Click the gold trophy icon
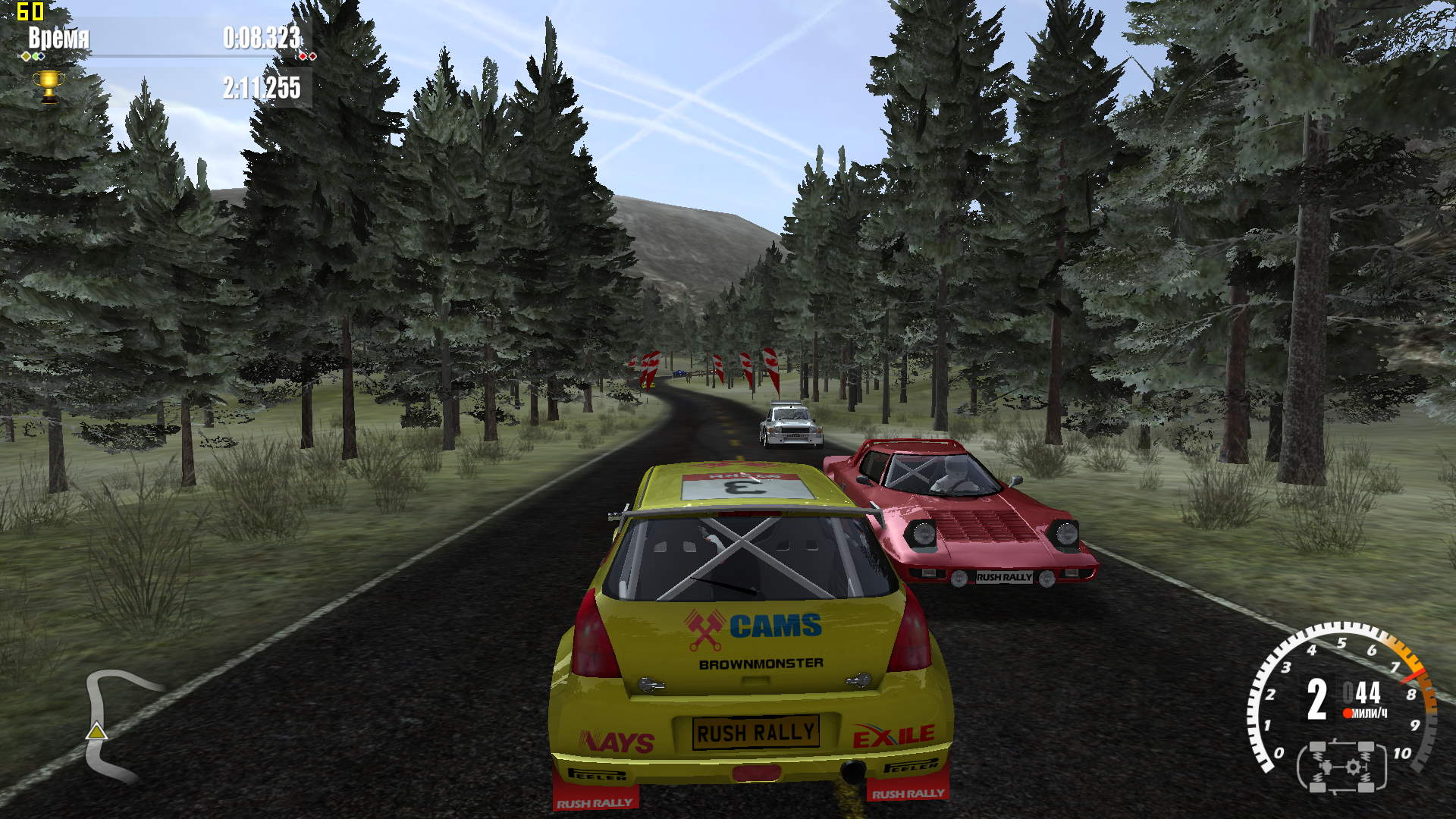The height and width of the screenshot is (819, 1456). coord(49,86)
